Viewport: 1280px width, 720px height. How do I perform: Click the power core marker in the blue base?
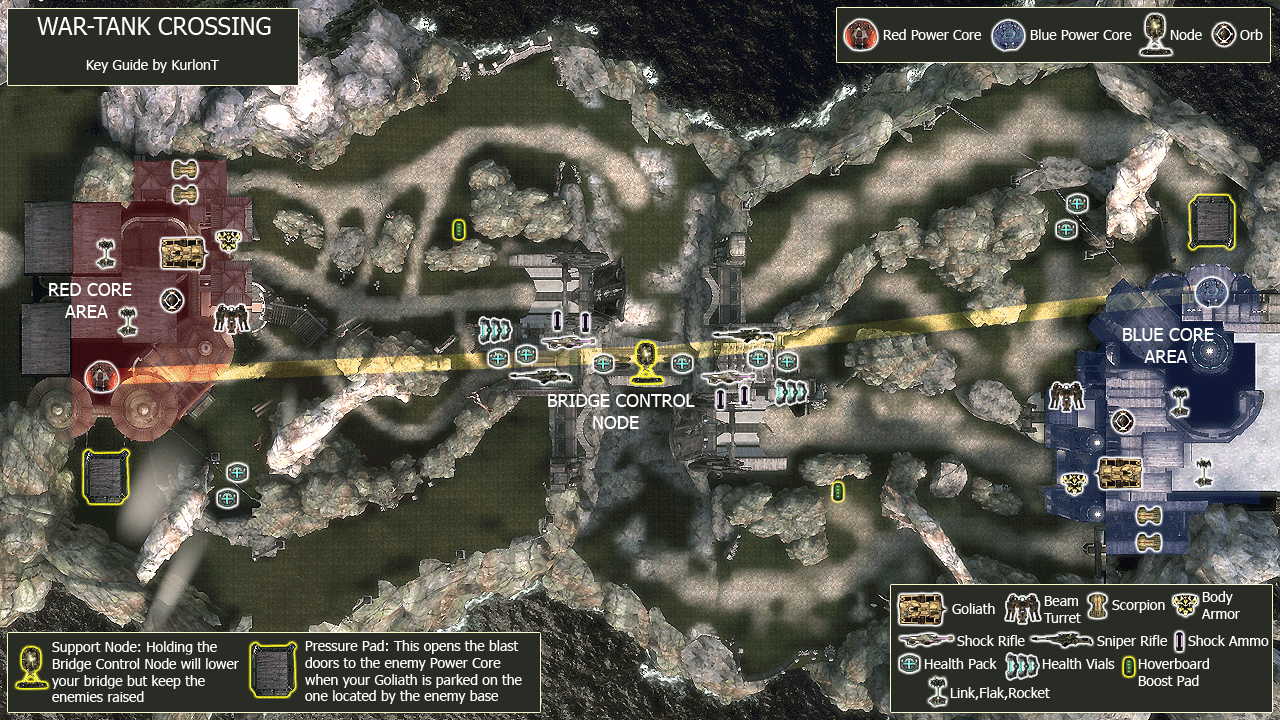pos(1211,292)
